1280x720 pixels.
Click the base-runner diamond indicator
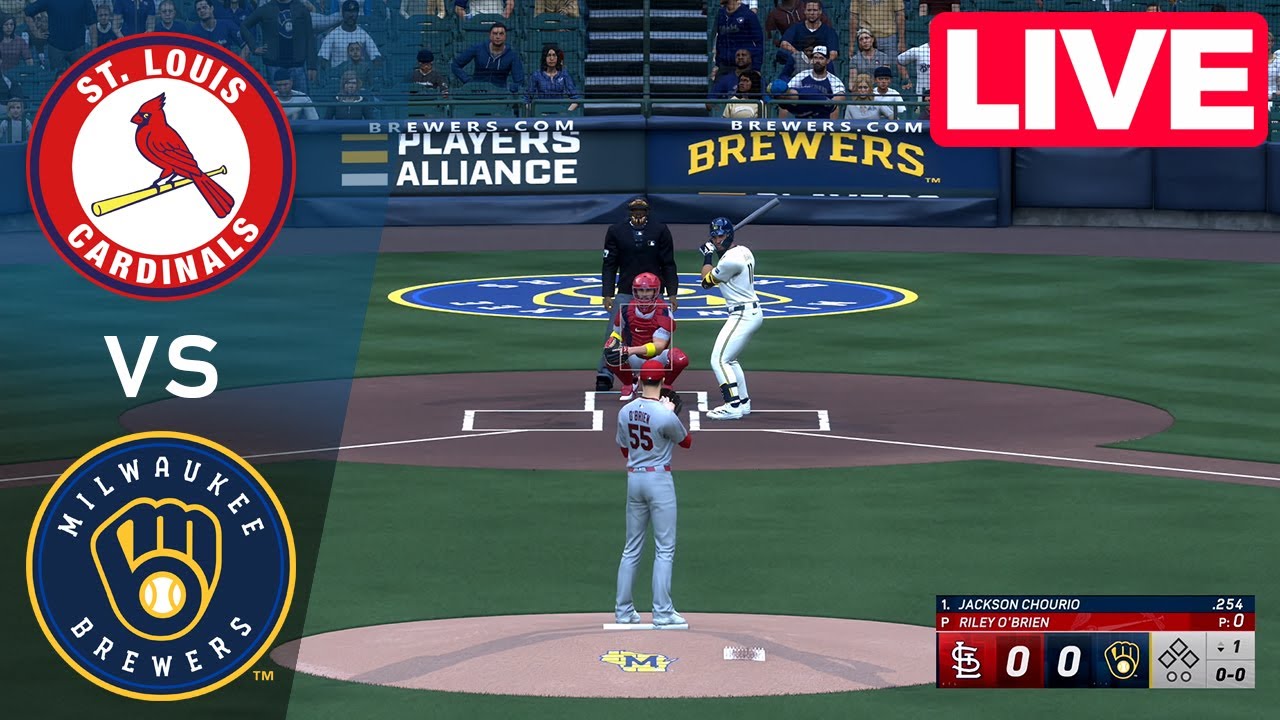[x=1176, y=653]
